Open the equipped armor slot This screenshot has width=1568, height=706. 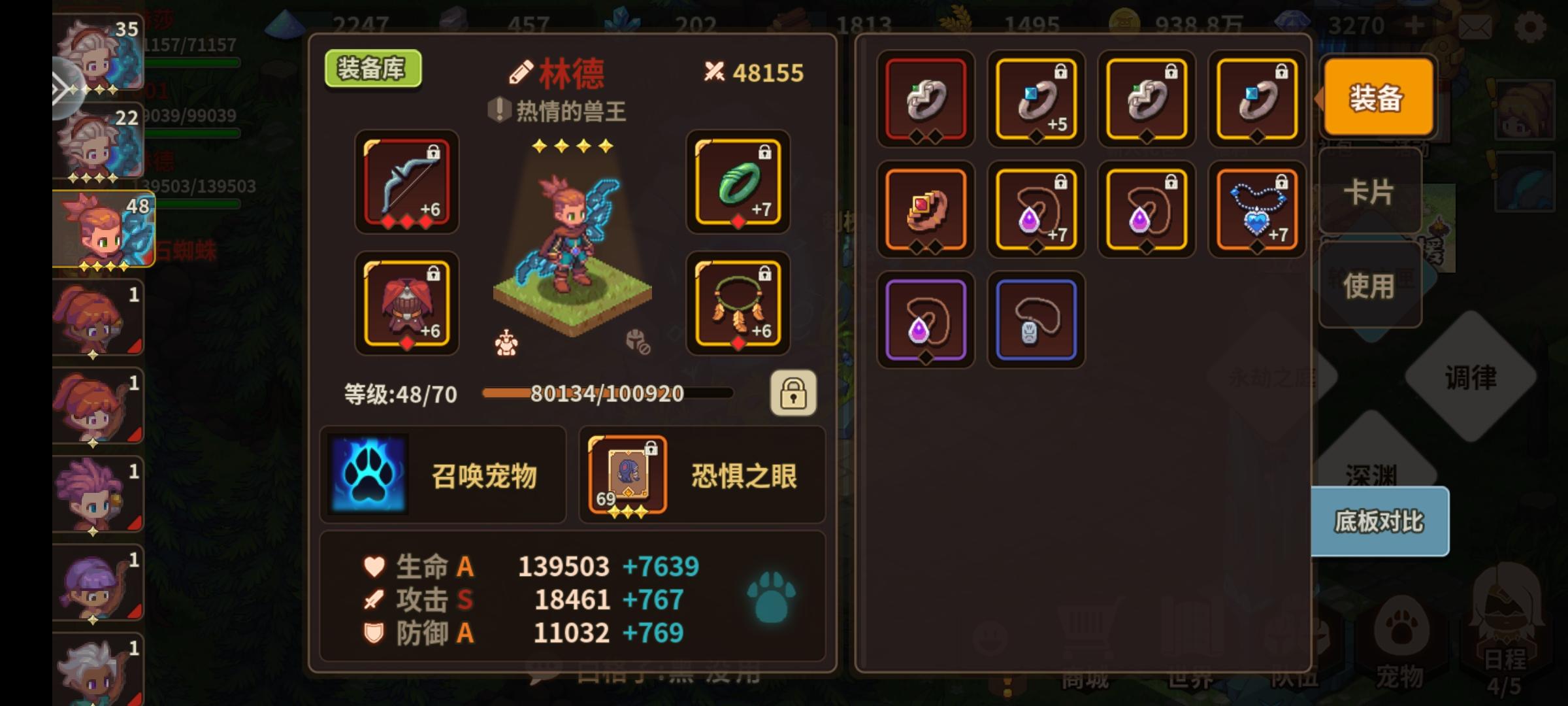pyautogui.click(x=406, y=303)
